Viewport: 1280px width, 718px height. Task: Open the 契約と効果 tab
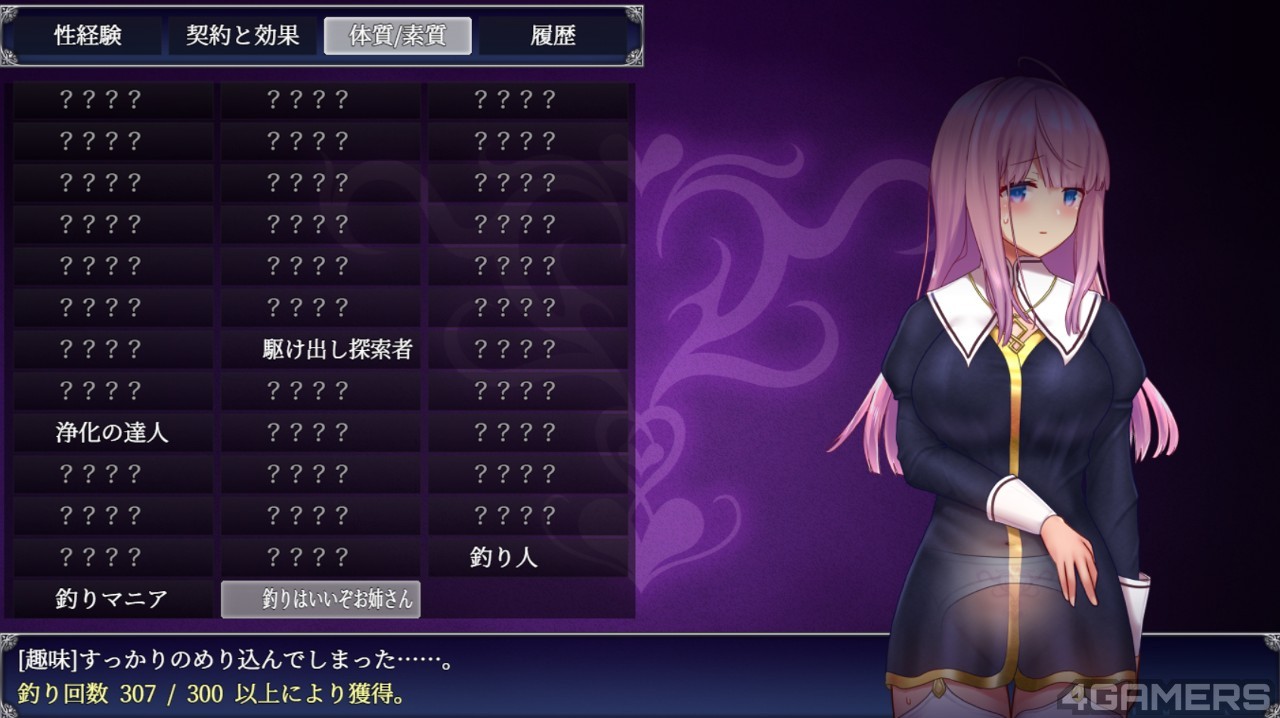243,36
